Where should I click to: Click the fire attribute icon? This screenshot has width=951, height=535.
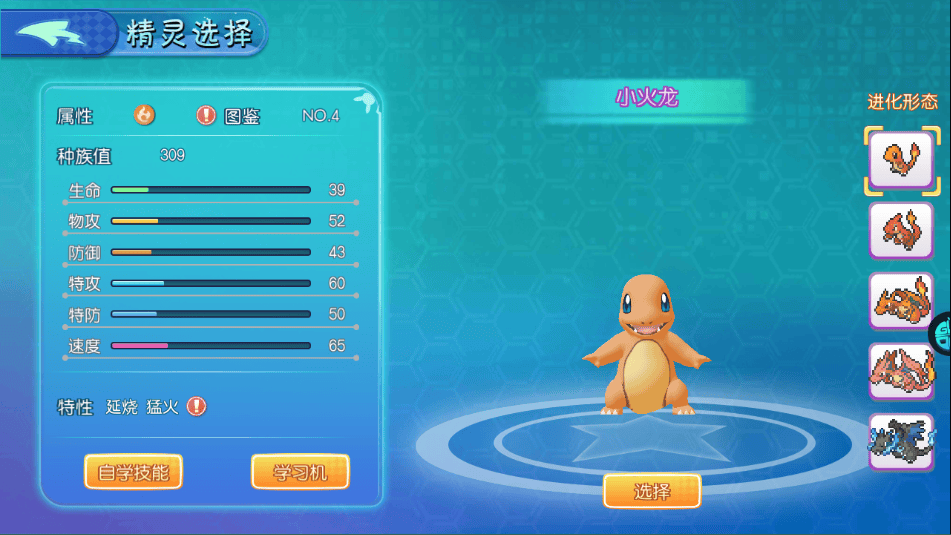pyautogui.click(x=145, y=115)
